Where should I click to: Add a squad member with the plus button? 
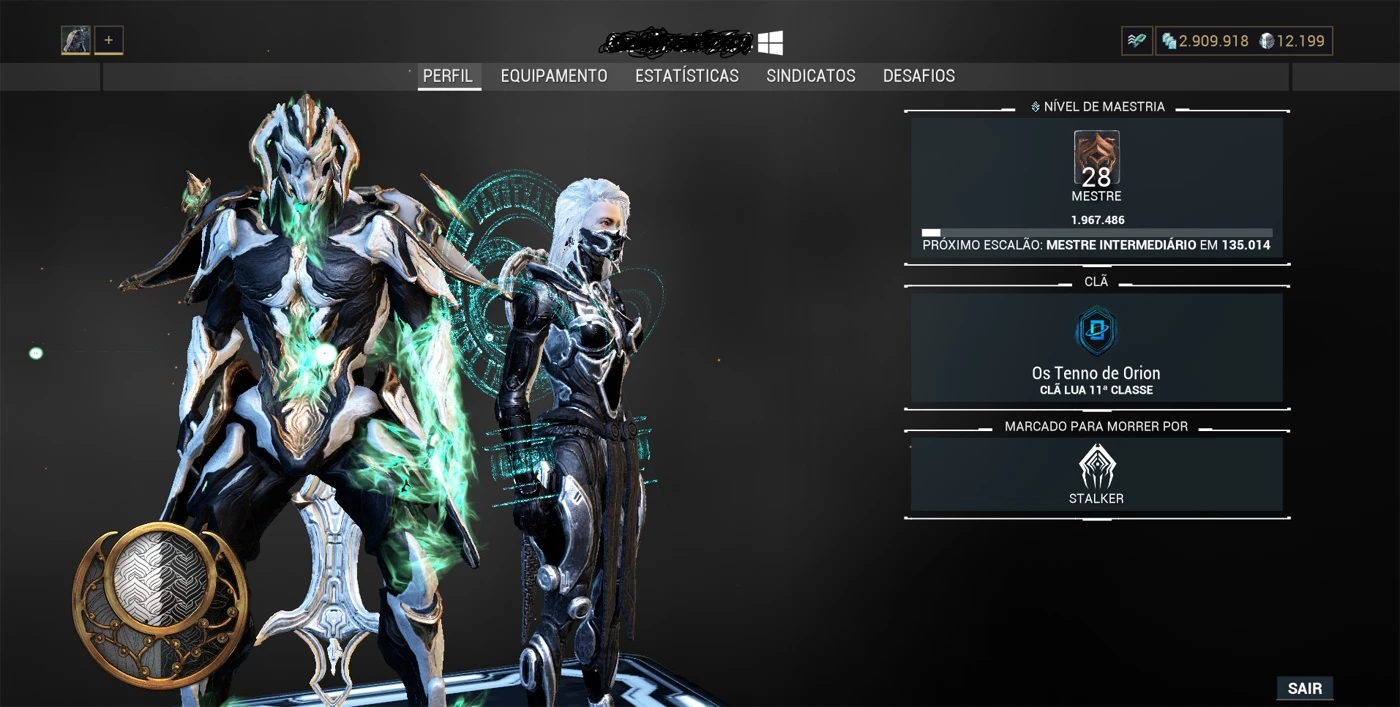(109, 41)
